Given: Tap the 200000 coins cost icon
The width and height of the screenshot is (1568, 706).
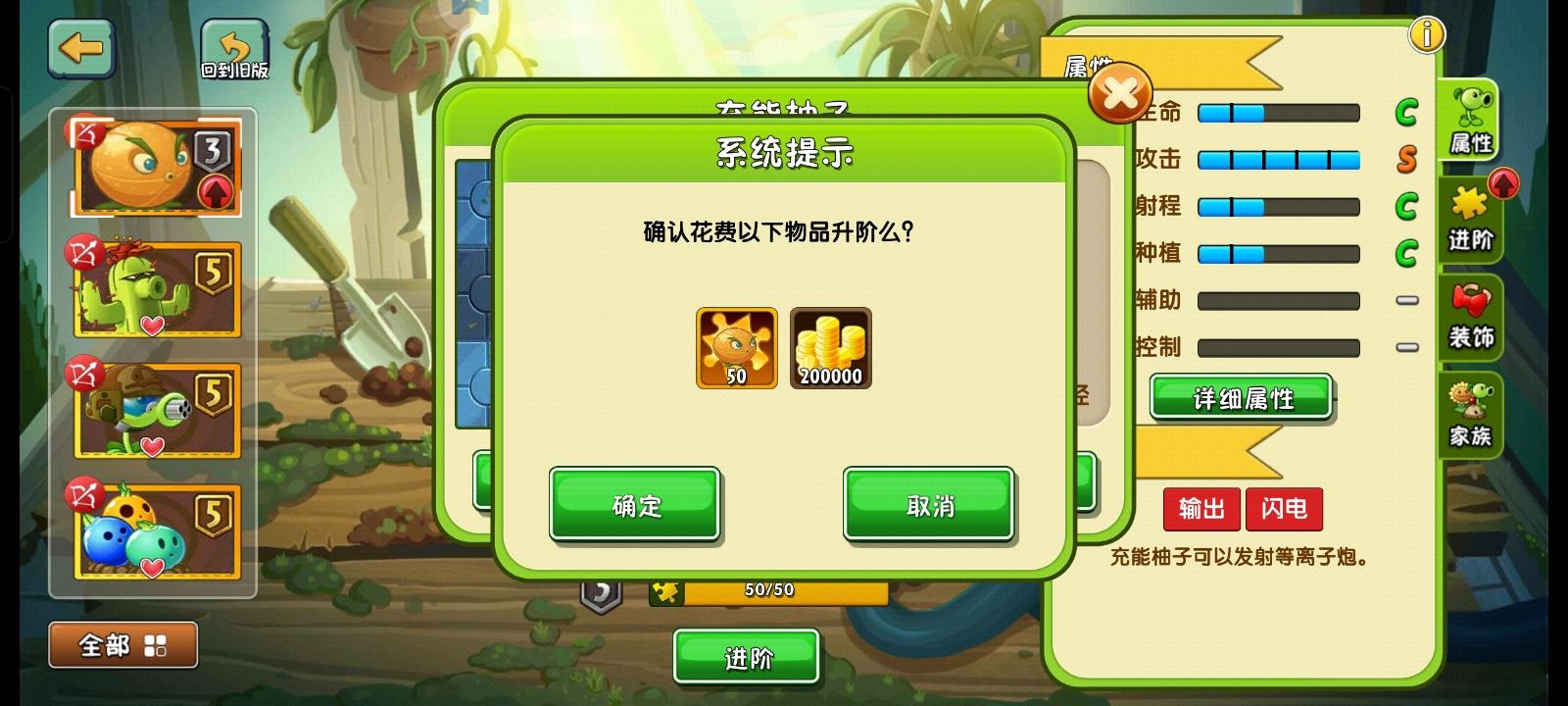Looking at the screenshot, I should (x=830, y=348).
